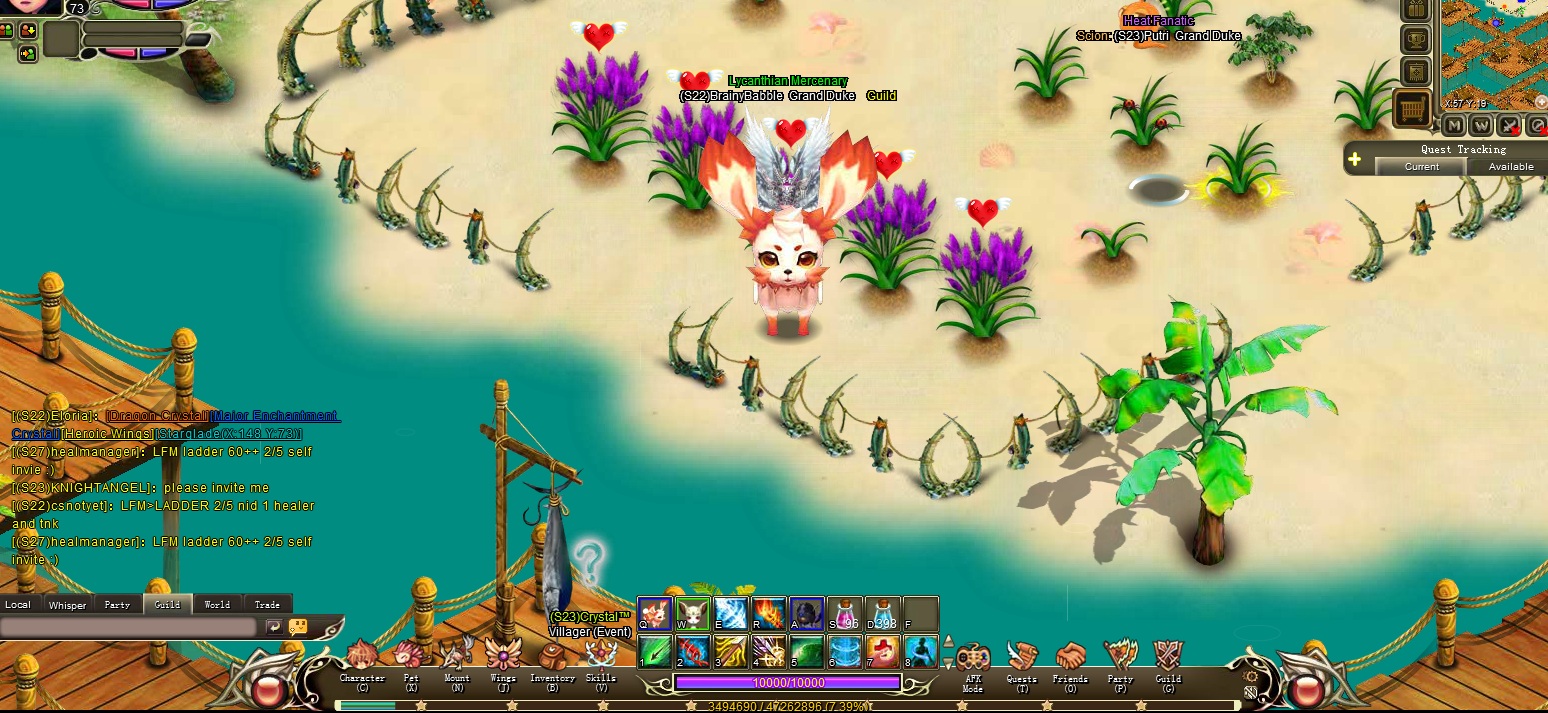Viewport: 1548px width, 713px height.
Task: Switch chat to the World tab
Action: [217, 604]
